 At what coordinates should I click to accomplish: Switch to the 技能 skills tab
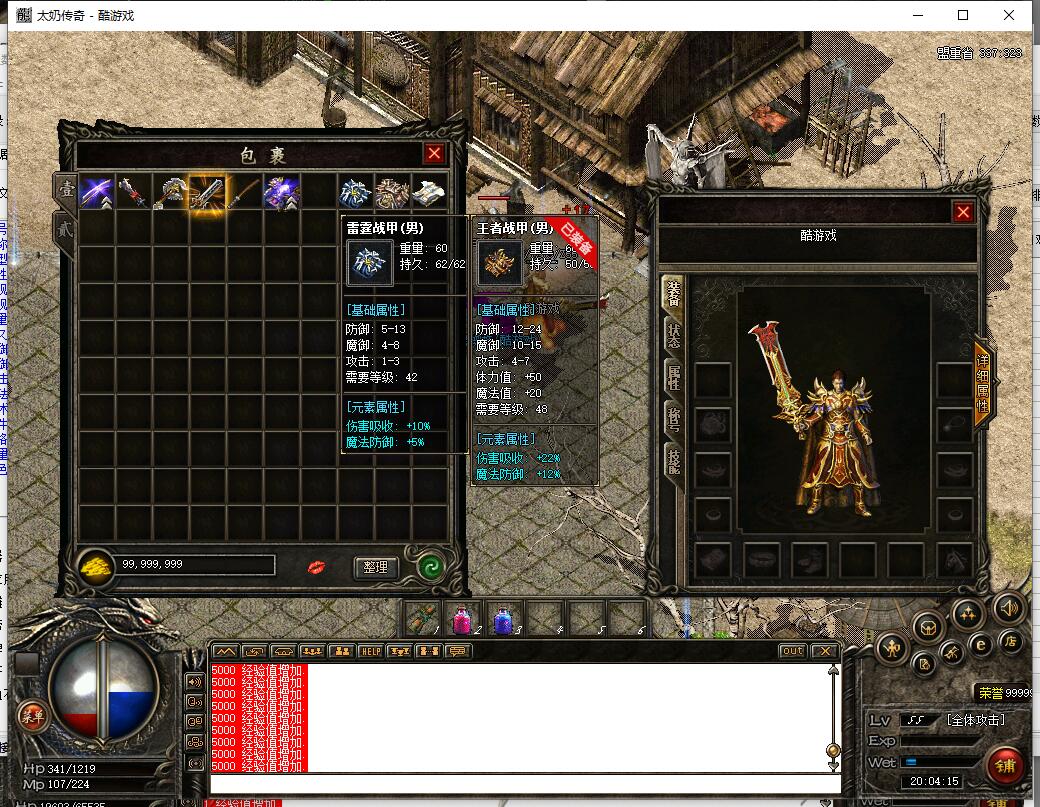673,459
